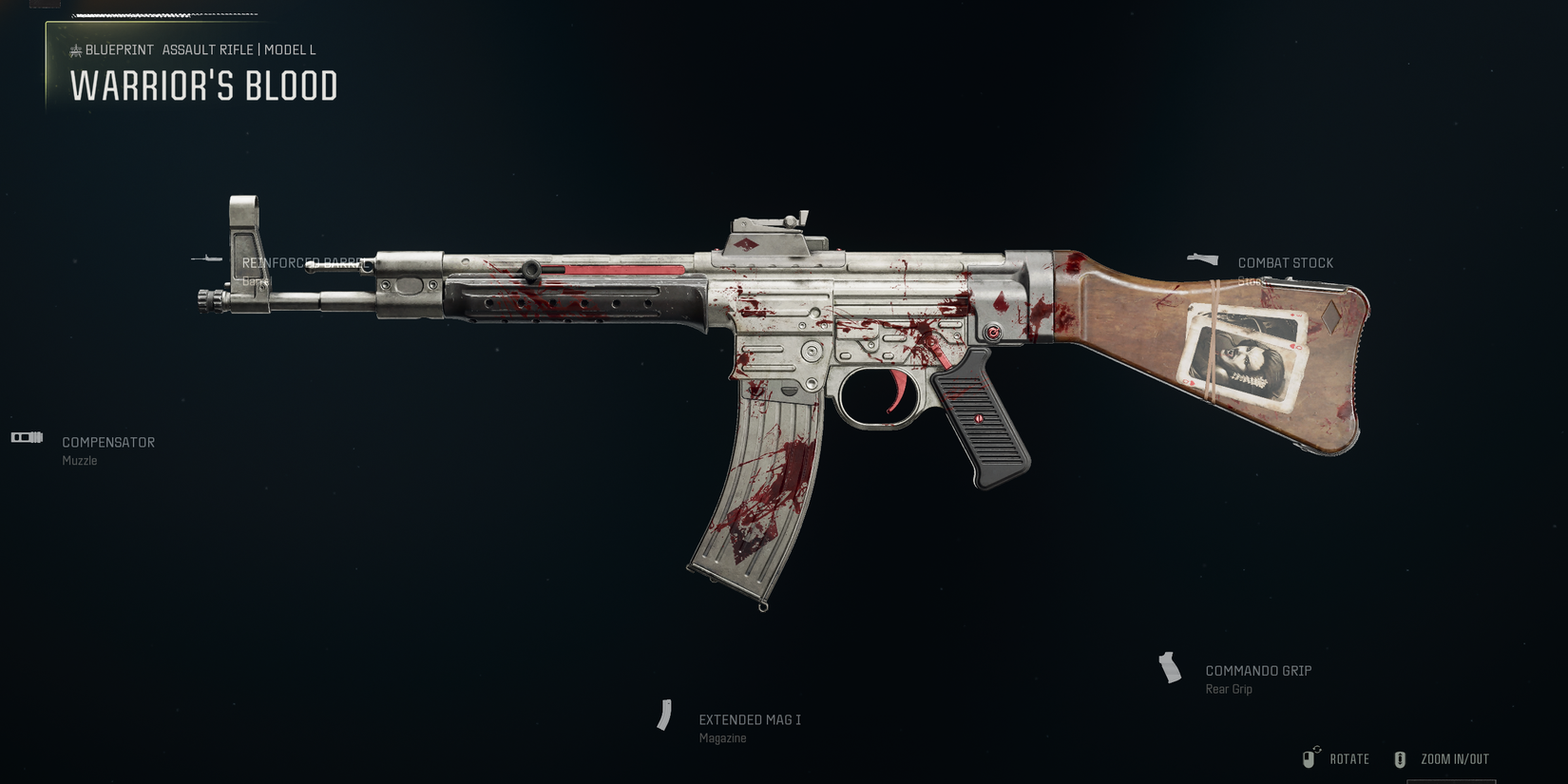This screenshot has height=784, width=1568.
Task: Click the Extended Mag I label
Action: tap(749, 719)
